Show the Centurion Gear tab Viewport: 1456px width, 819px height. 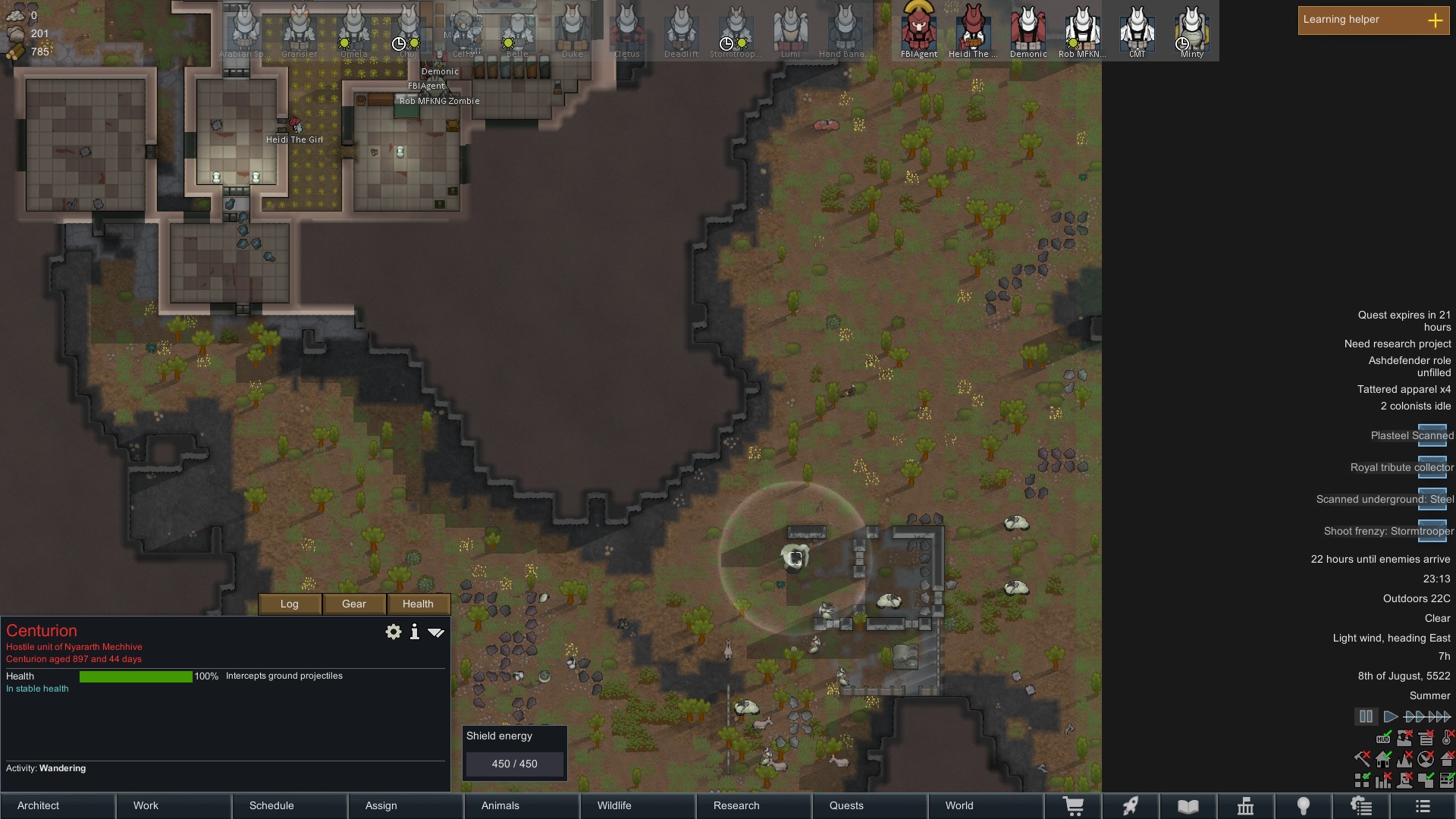point(354,604)
